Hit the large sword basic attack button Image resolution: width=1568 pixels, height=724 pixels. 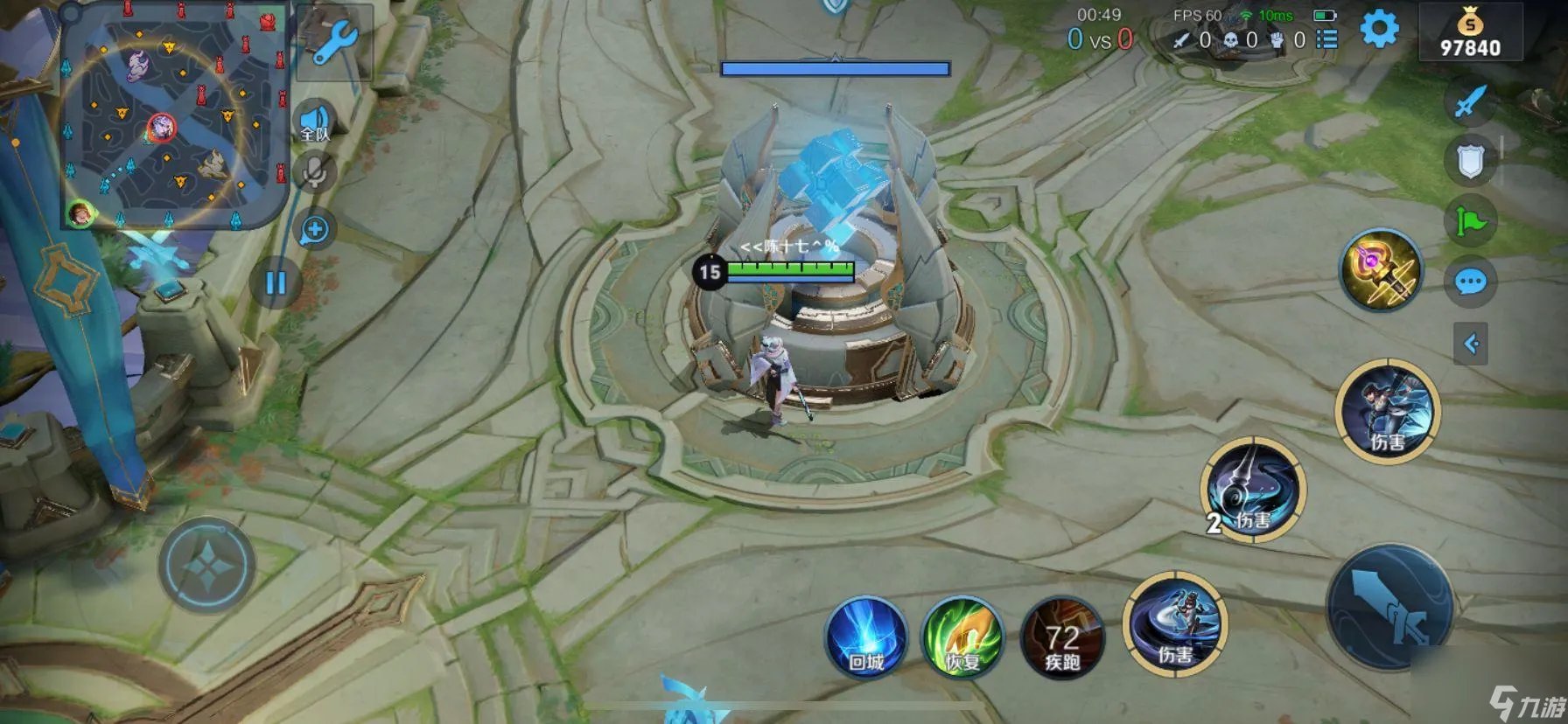click(x=1389, y=607)
